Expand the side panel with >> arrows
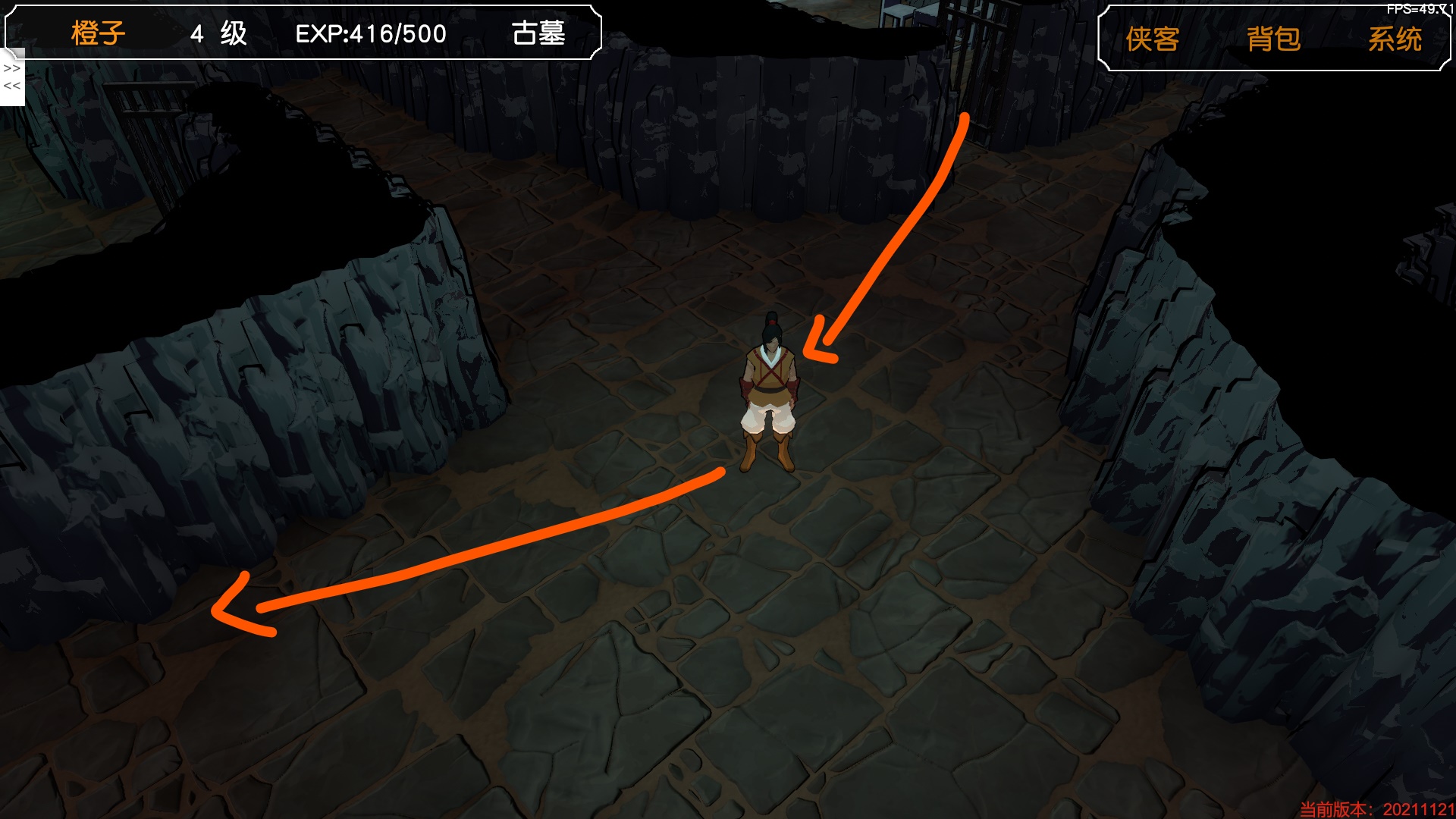This screenshot has height=819, width=1456. click(12, 68)
